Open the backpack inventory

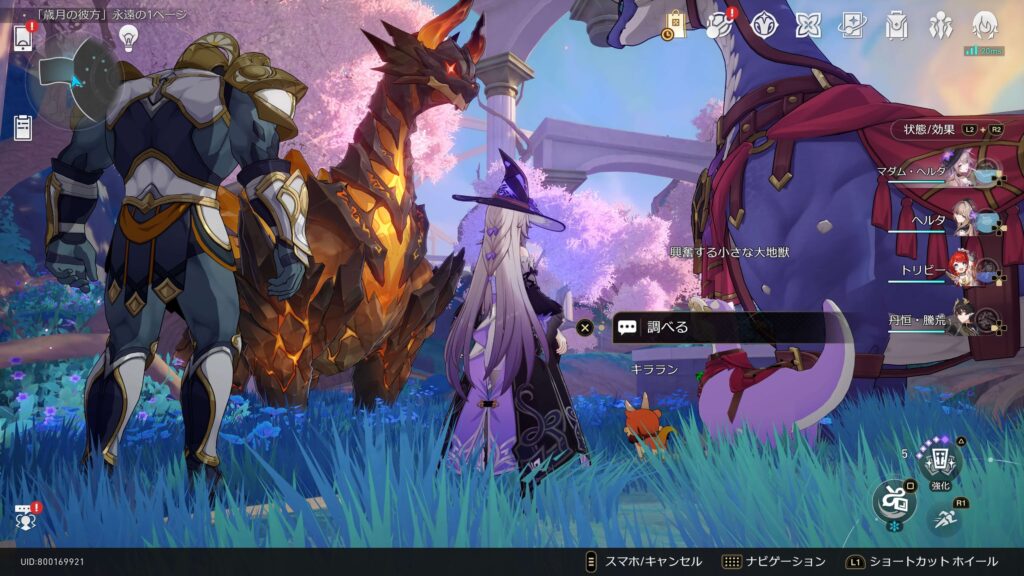tap(896, 25)
